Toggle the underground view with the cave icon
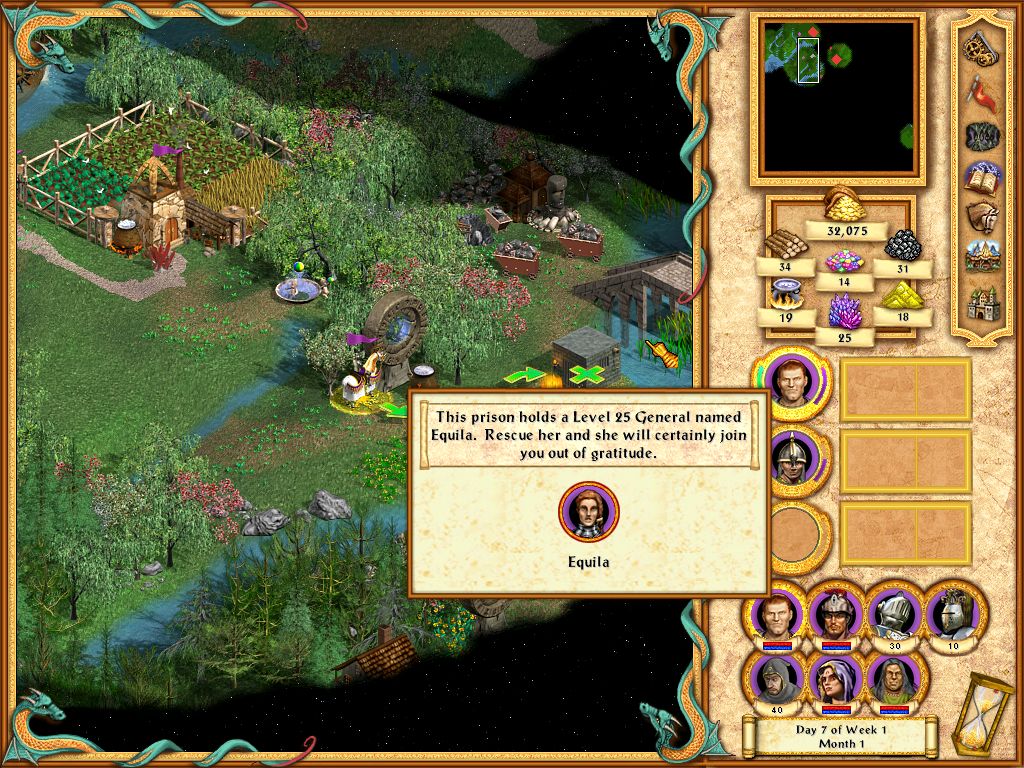 point(982,135)
